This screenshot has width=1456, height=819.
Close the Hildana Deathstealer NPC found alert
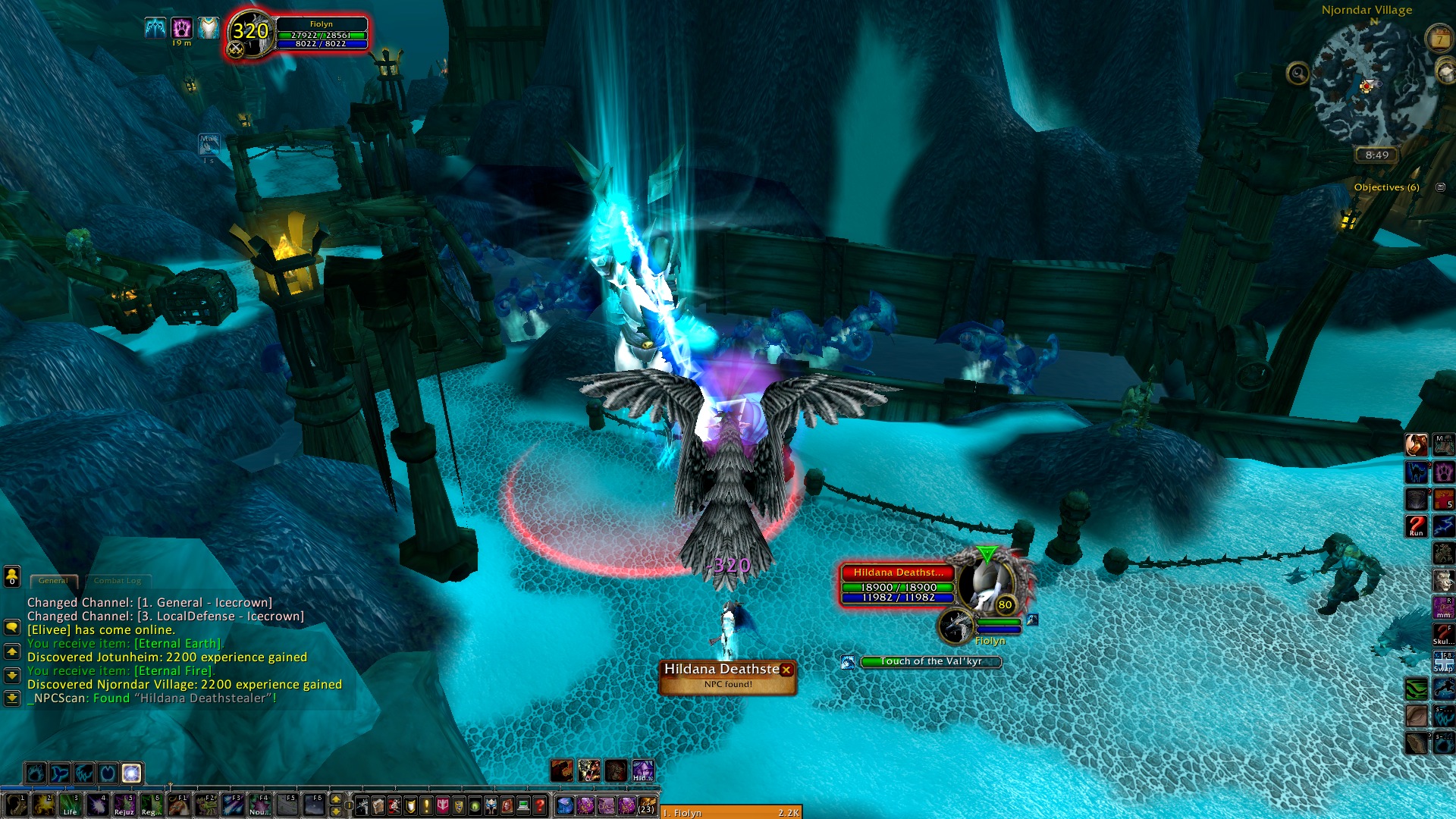(x=786, y=670)
